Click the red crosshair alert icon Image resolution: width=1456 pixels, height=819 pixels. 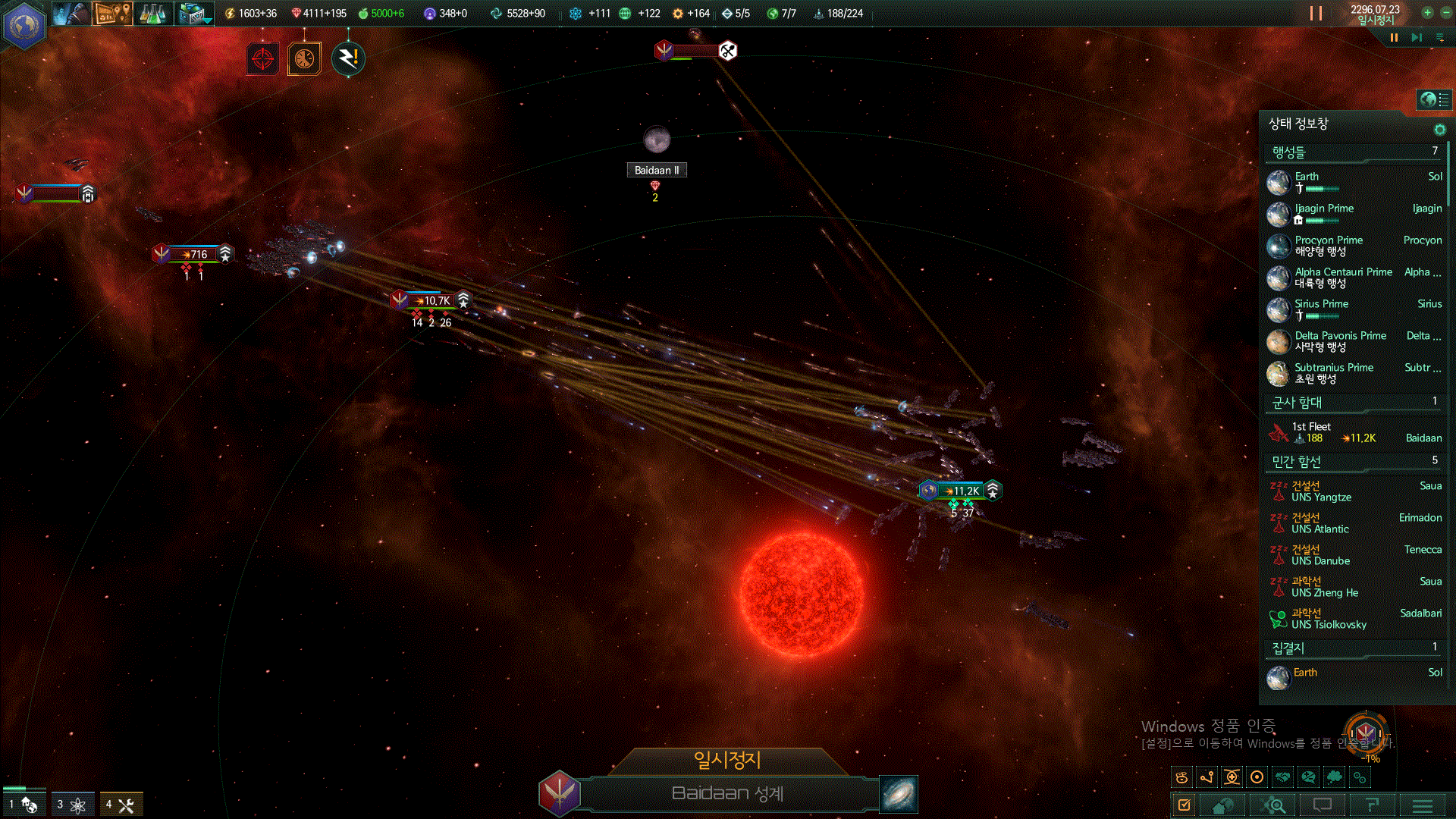pos(263,58)
